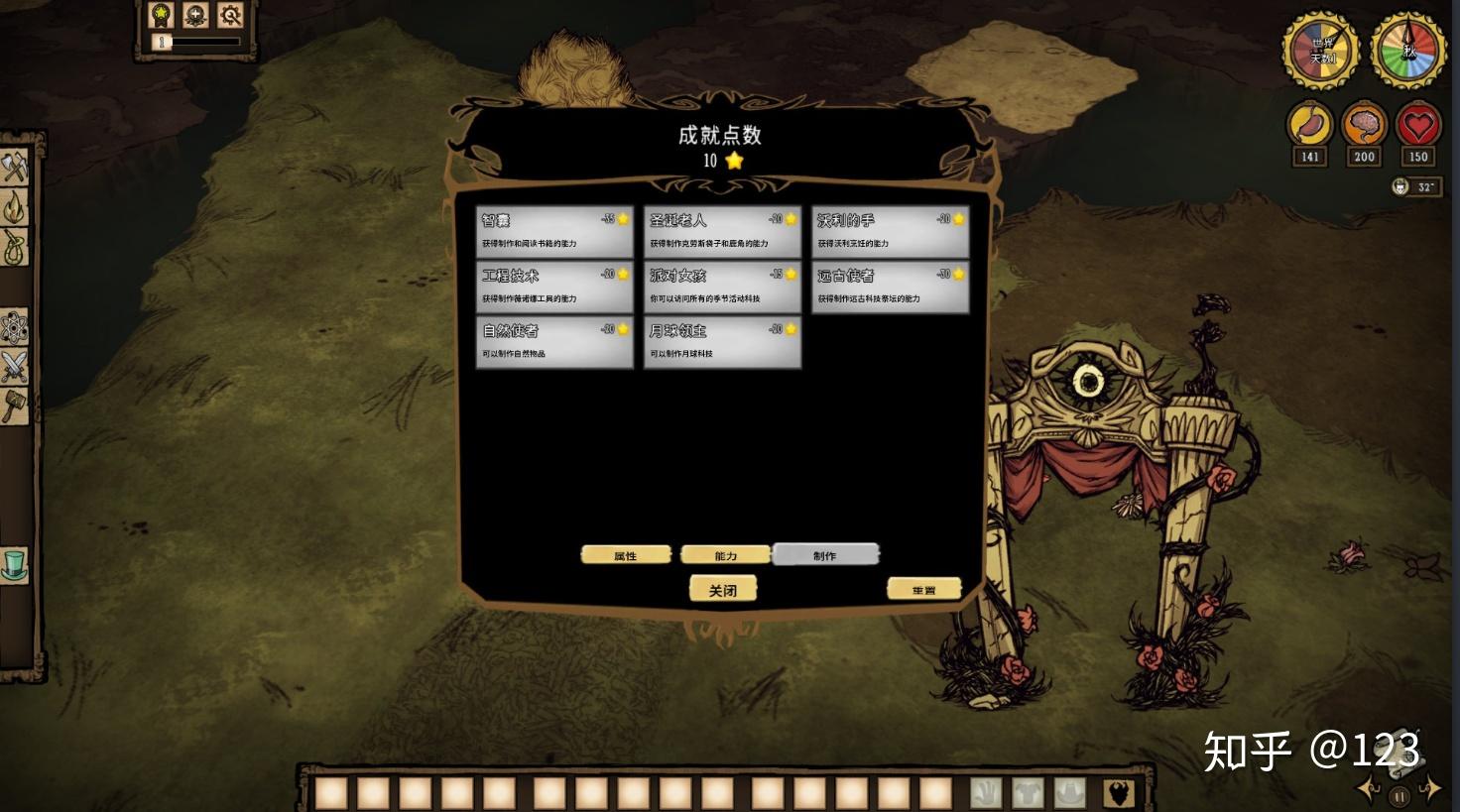Open the Fire crafting tab

[x=15, y=207]
